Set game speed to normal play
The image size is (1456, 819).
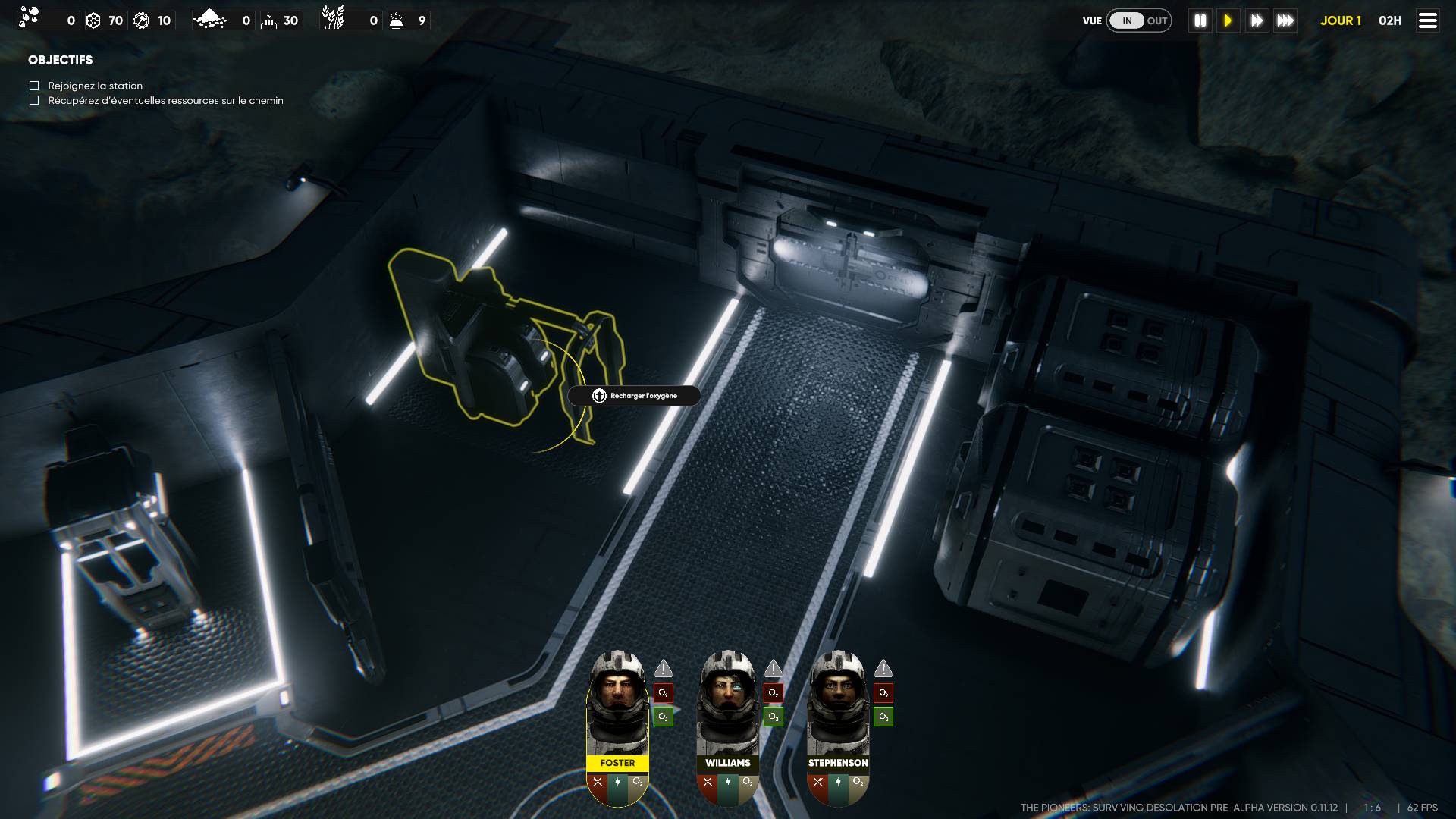pyautogui.click(x=1228, y=20)
